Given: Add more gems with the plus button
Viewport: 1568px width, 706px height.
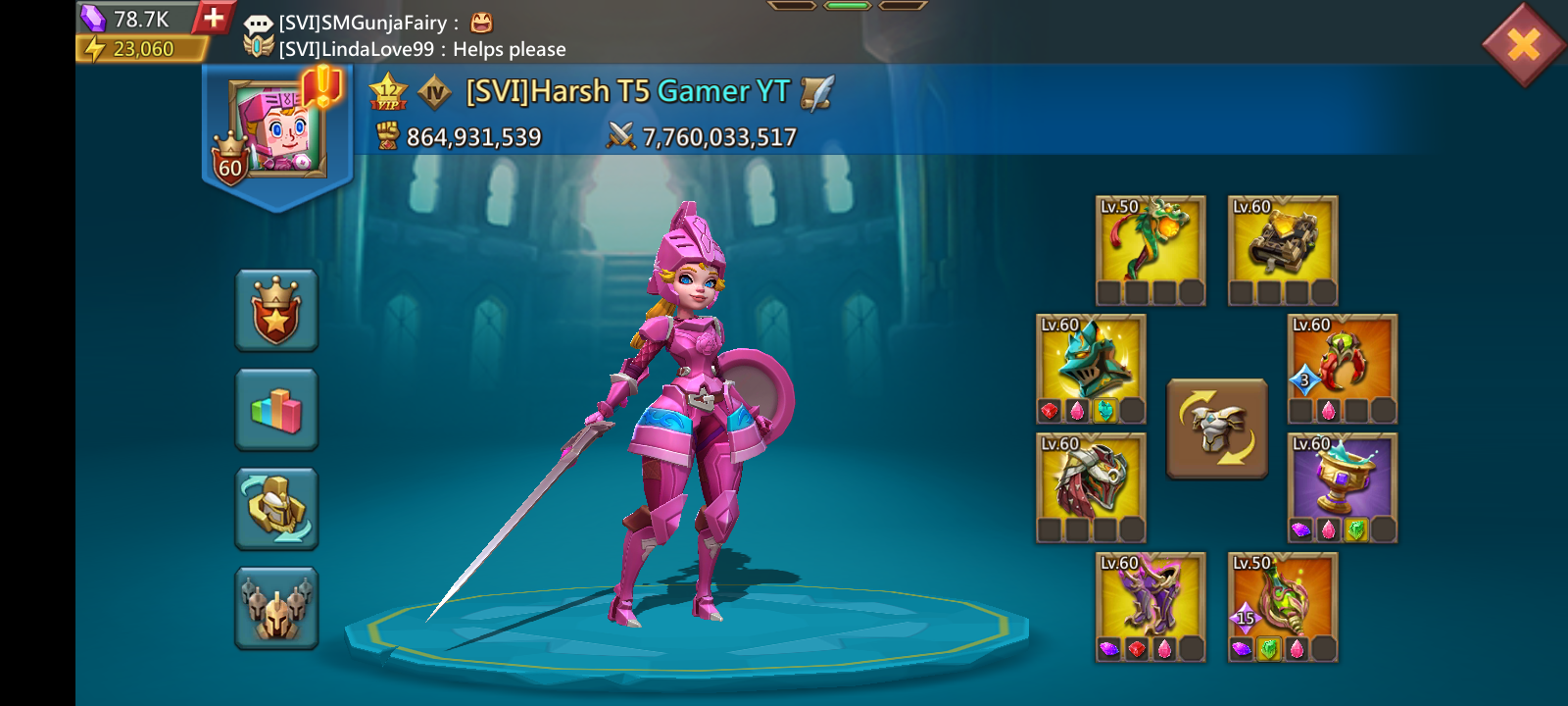Looking at the screenshot, I should 213,17.
